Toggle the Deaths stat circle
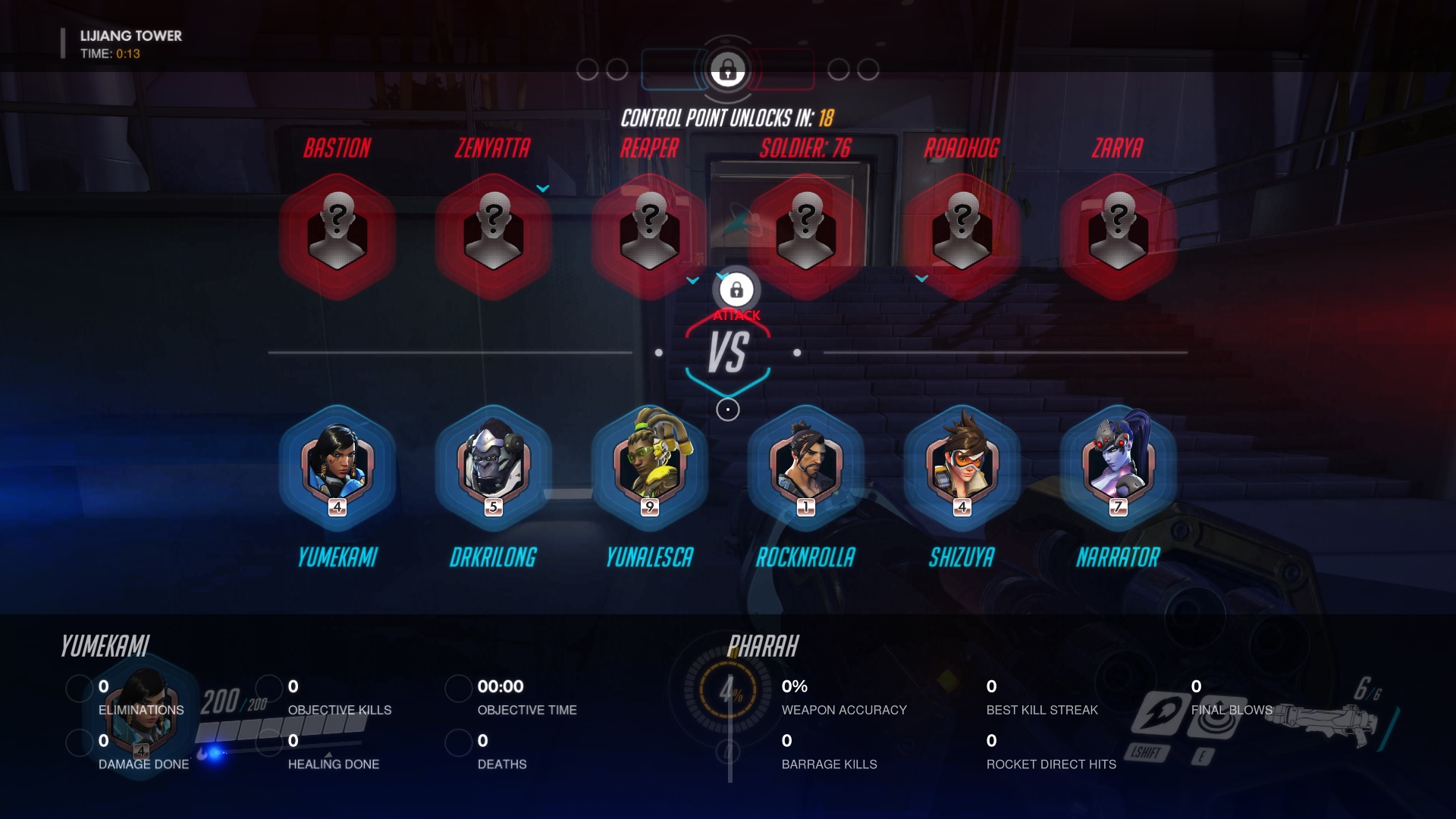Image resolution: width=1456 pixels, height=819 pixels. (458, 743)
